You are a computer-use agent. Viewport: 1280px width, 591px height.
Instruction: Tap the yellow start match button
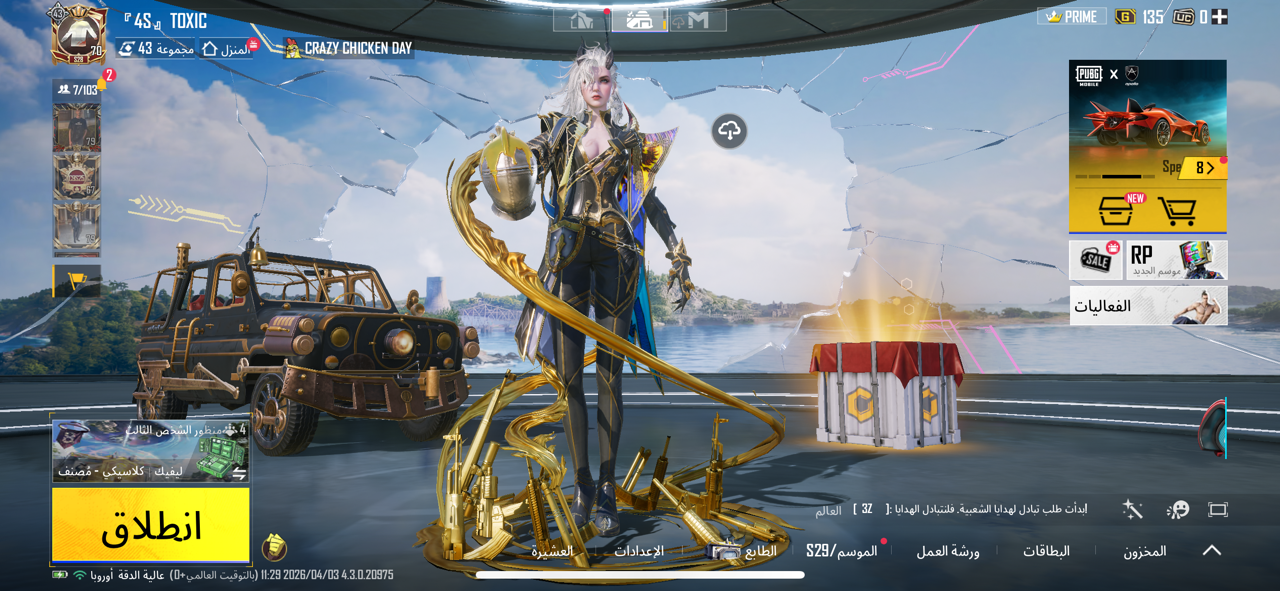[150, 525]
